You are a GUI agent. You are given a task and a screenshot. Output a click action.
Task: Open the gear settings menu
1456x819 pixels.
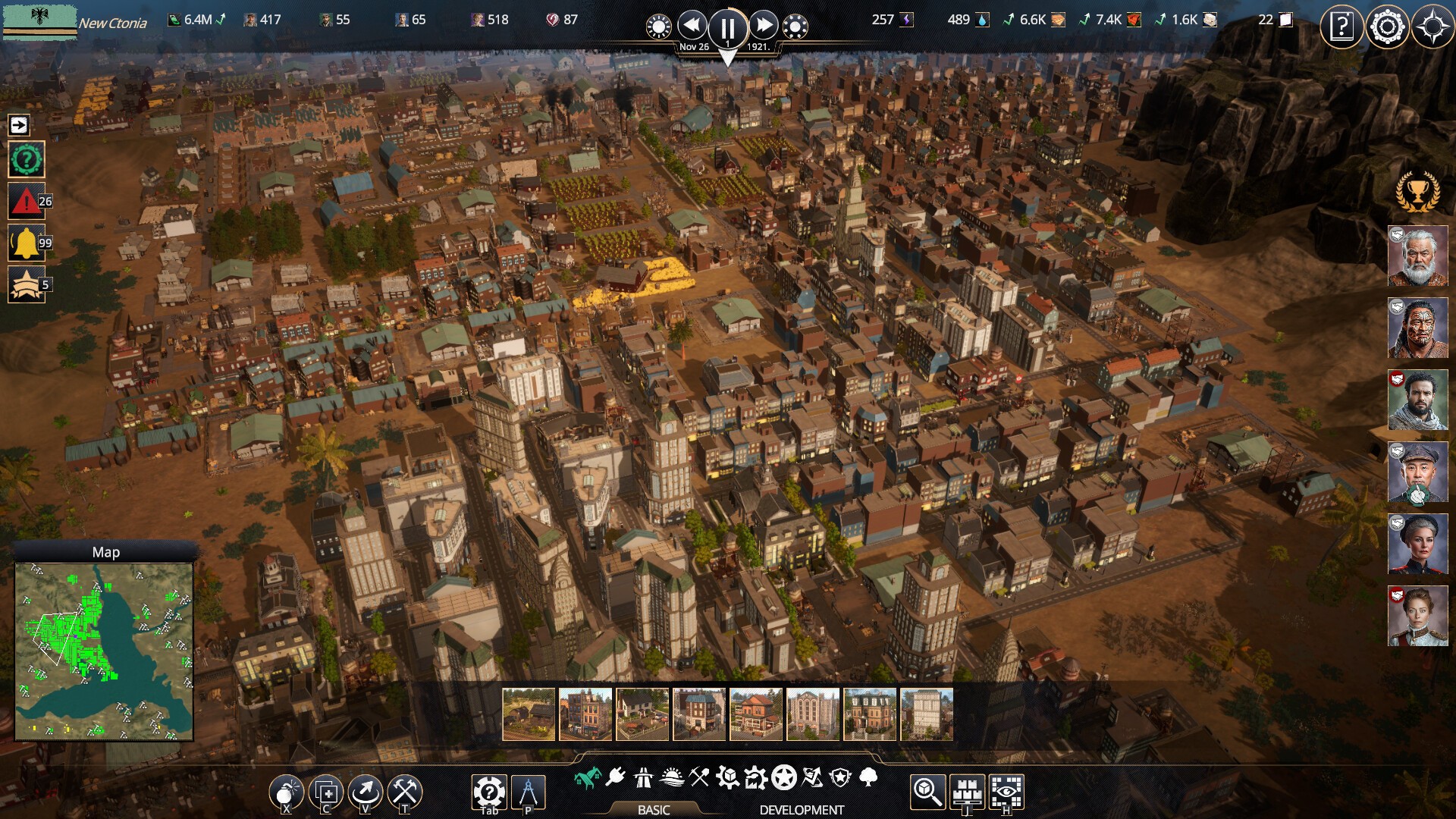1387,27
